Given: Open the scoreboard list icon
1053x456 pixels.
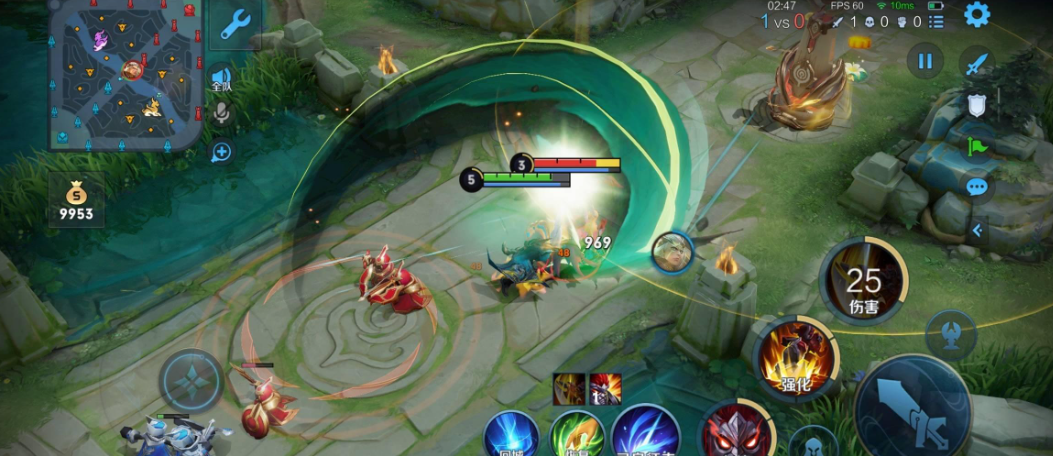Looking at the screenshot, I should point(936,21).
